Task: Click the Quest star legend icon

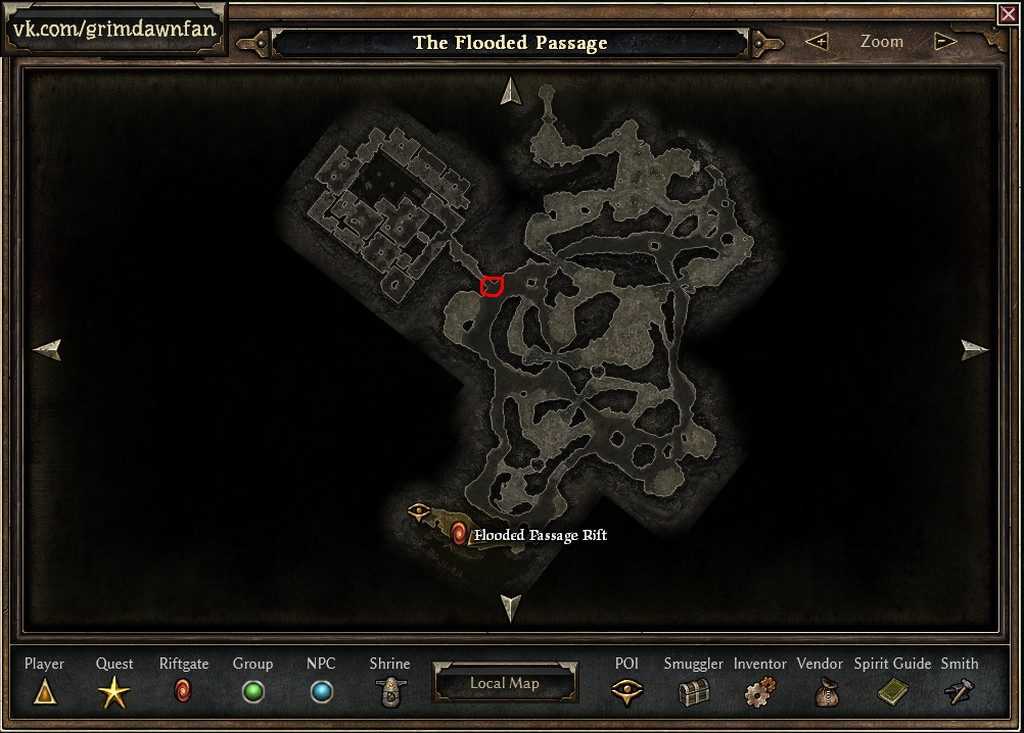Action: point(114,692)
